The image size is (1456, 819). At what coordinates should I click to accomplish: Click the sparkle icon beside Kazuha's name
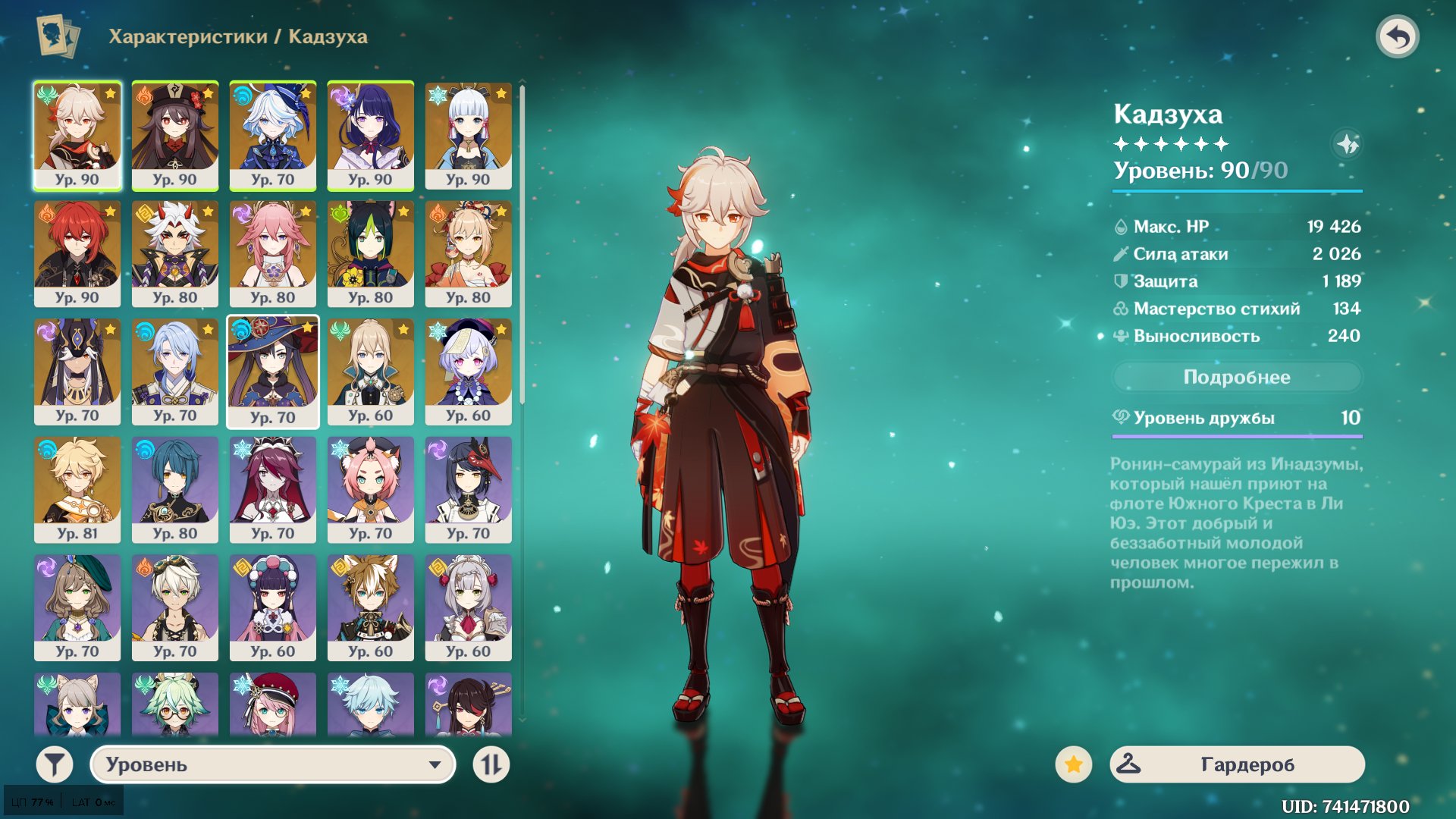1347,144
